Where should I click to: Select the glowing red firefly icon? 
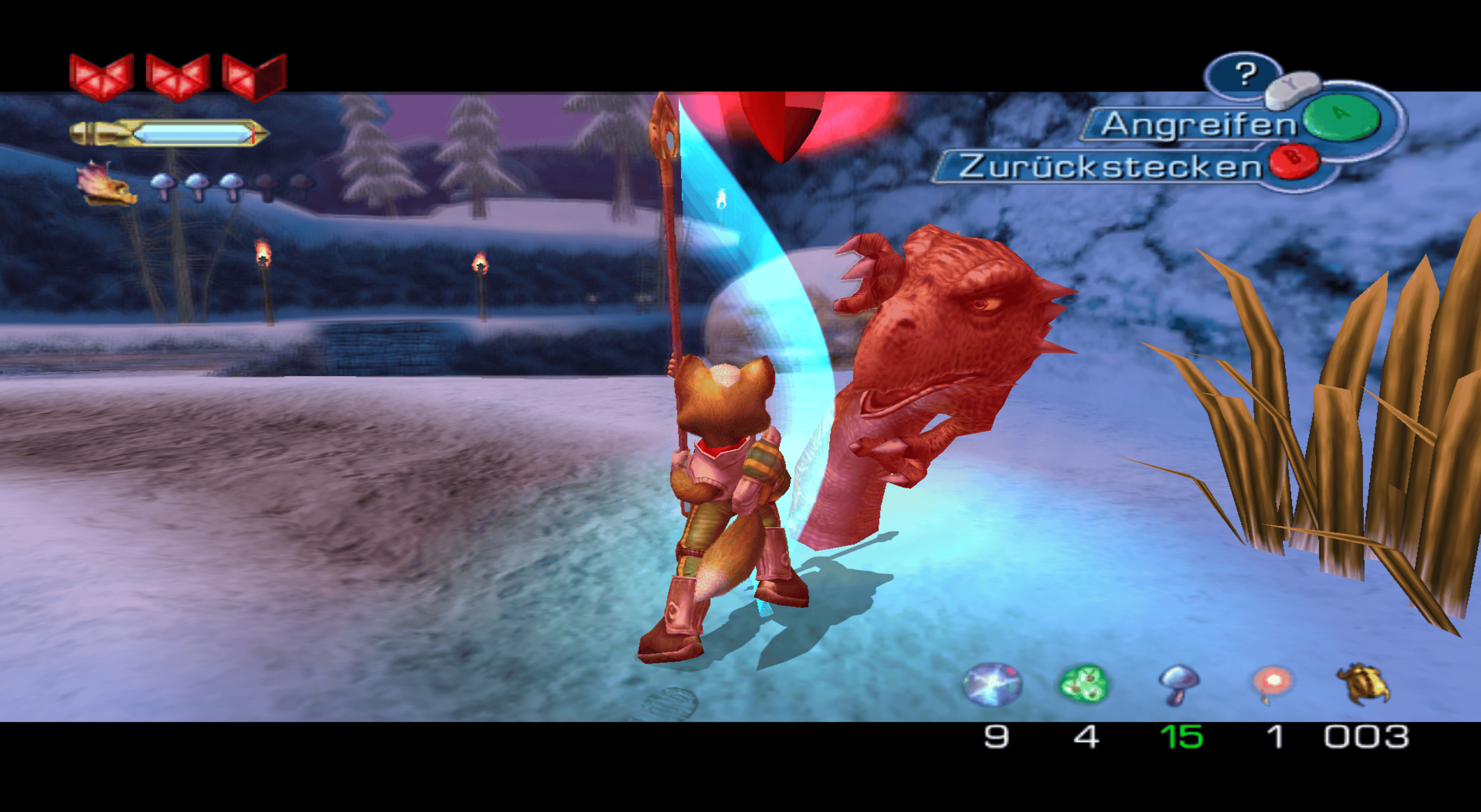click(x=1273, y=684)
